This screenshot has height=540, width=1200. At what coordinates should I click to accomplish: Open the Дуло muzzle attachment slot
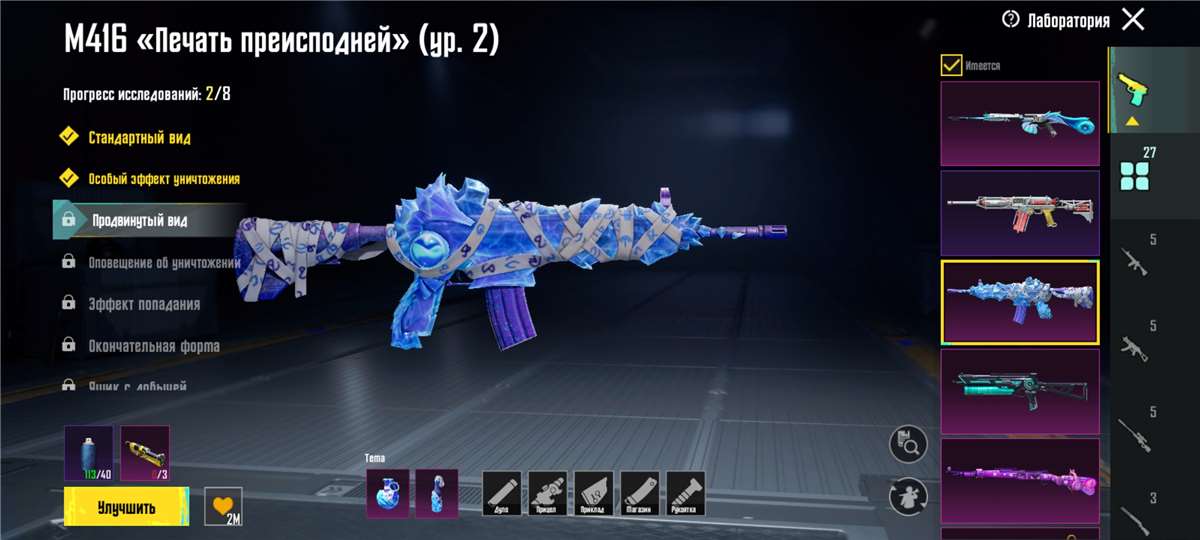(x=503, y=493)
